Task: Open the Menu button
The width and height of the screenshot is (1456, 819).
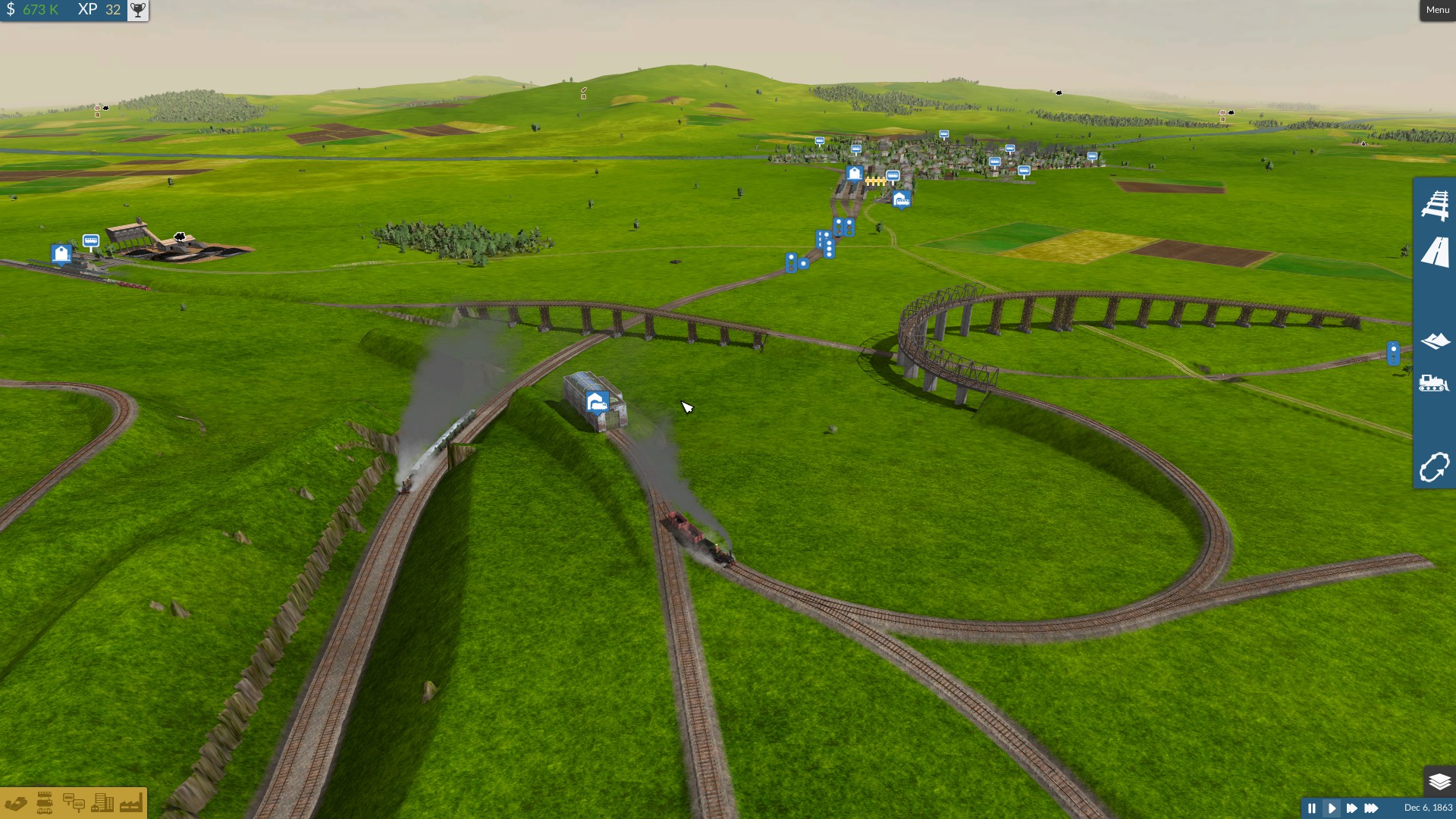Action: 1437,10
